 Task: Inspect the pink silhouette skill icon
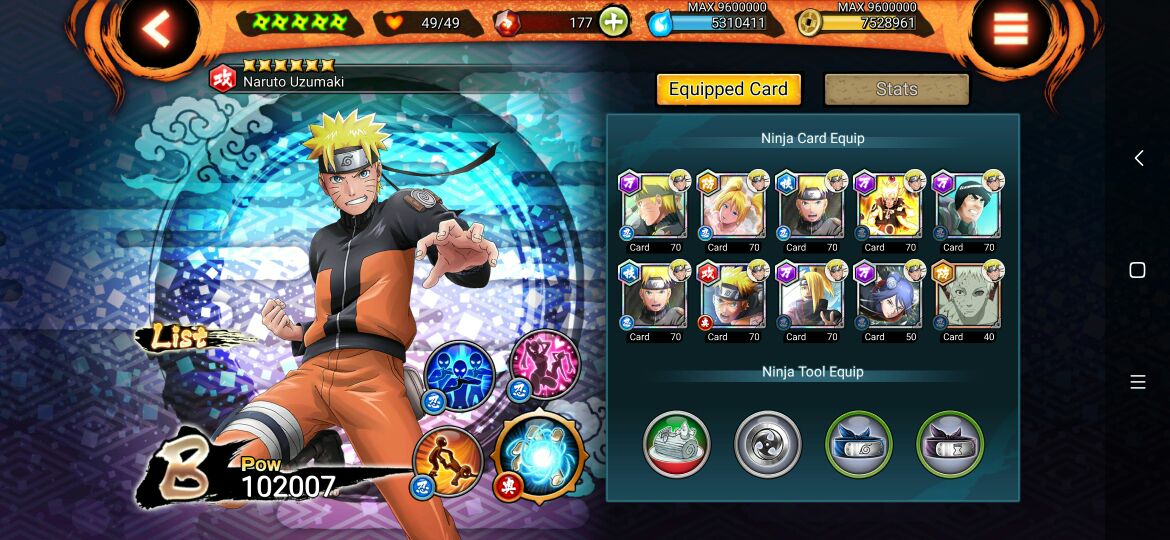[x=545, y=363]
